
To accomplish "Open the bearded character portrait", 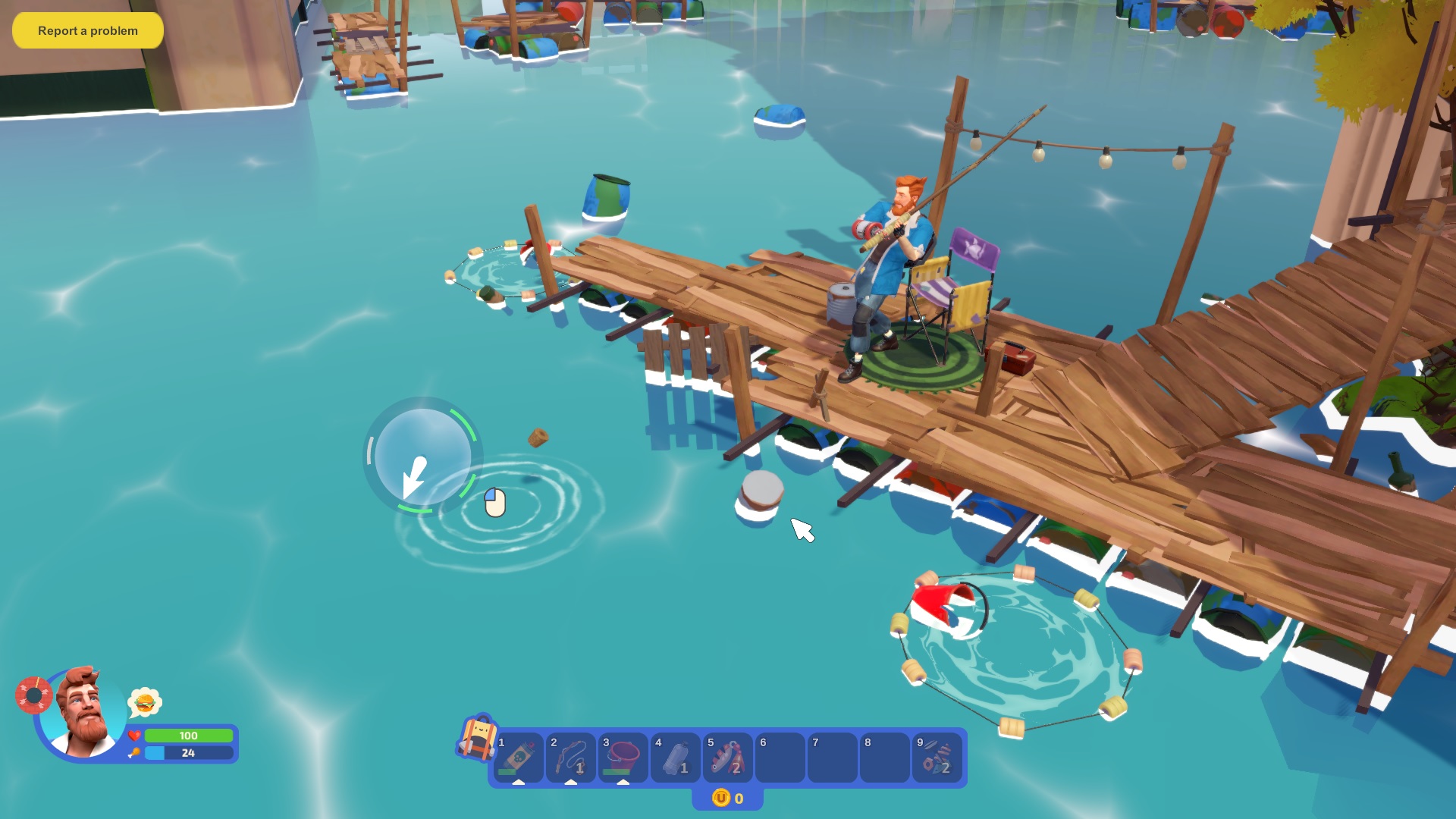I will click(x=83, y=713).
